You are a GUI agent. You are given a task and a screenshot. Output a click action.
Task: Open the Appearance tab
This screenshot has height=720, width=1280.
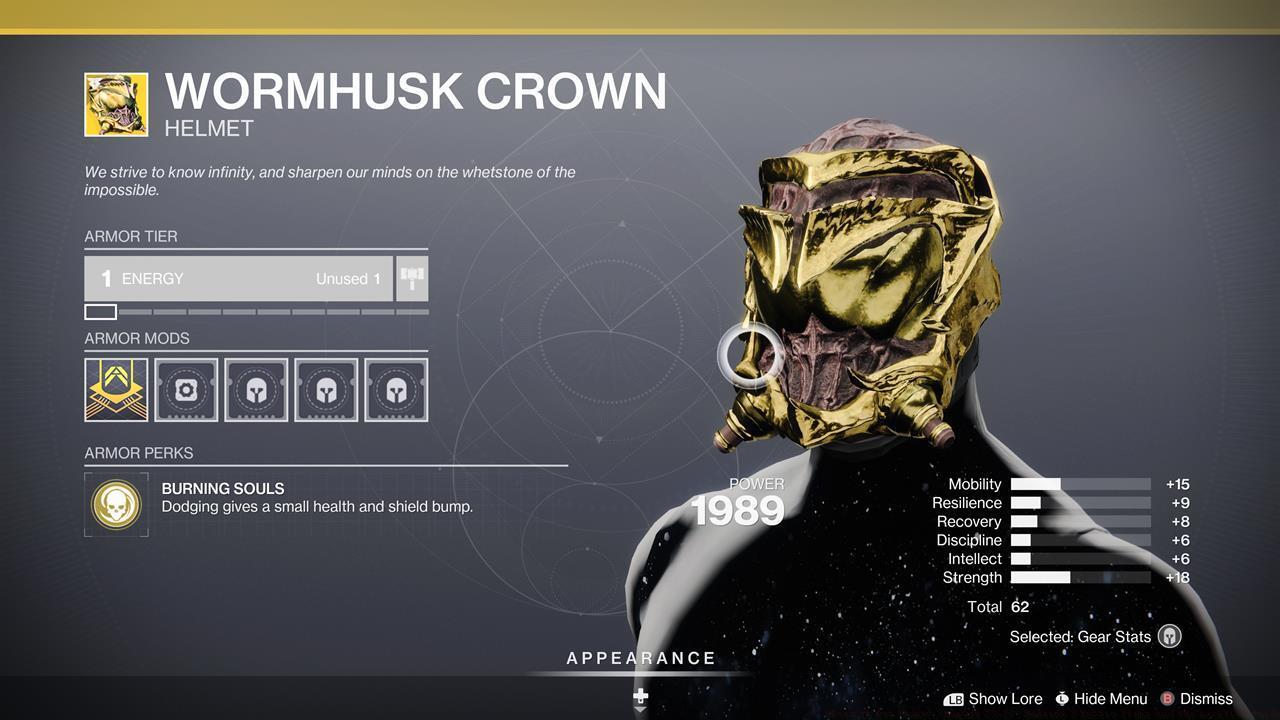click(x=639, y=658)
